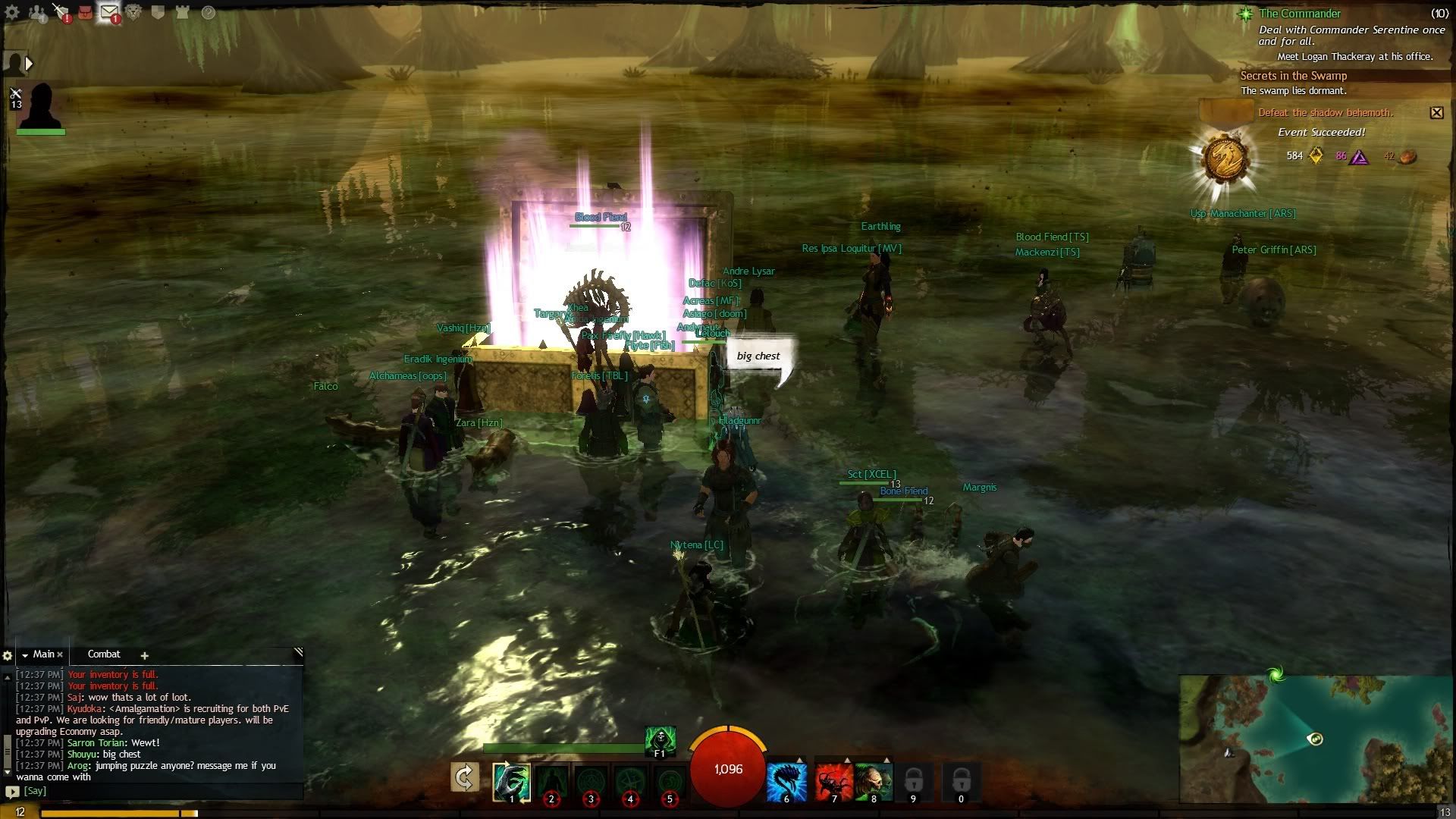Image resolution: width=1456 pixels, height=819 pixels.
Task: Open chat options gear icon
Action: pyautogui.click(x=8, y=656)
